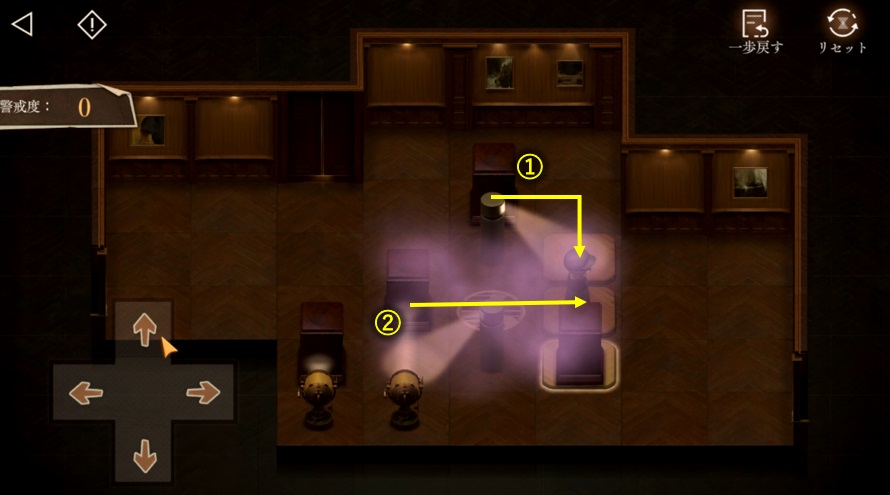The height and width of the screenshot is (495, 890).
Task: Move right with the D-pad arrow
Action: pos(203,393)
